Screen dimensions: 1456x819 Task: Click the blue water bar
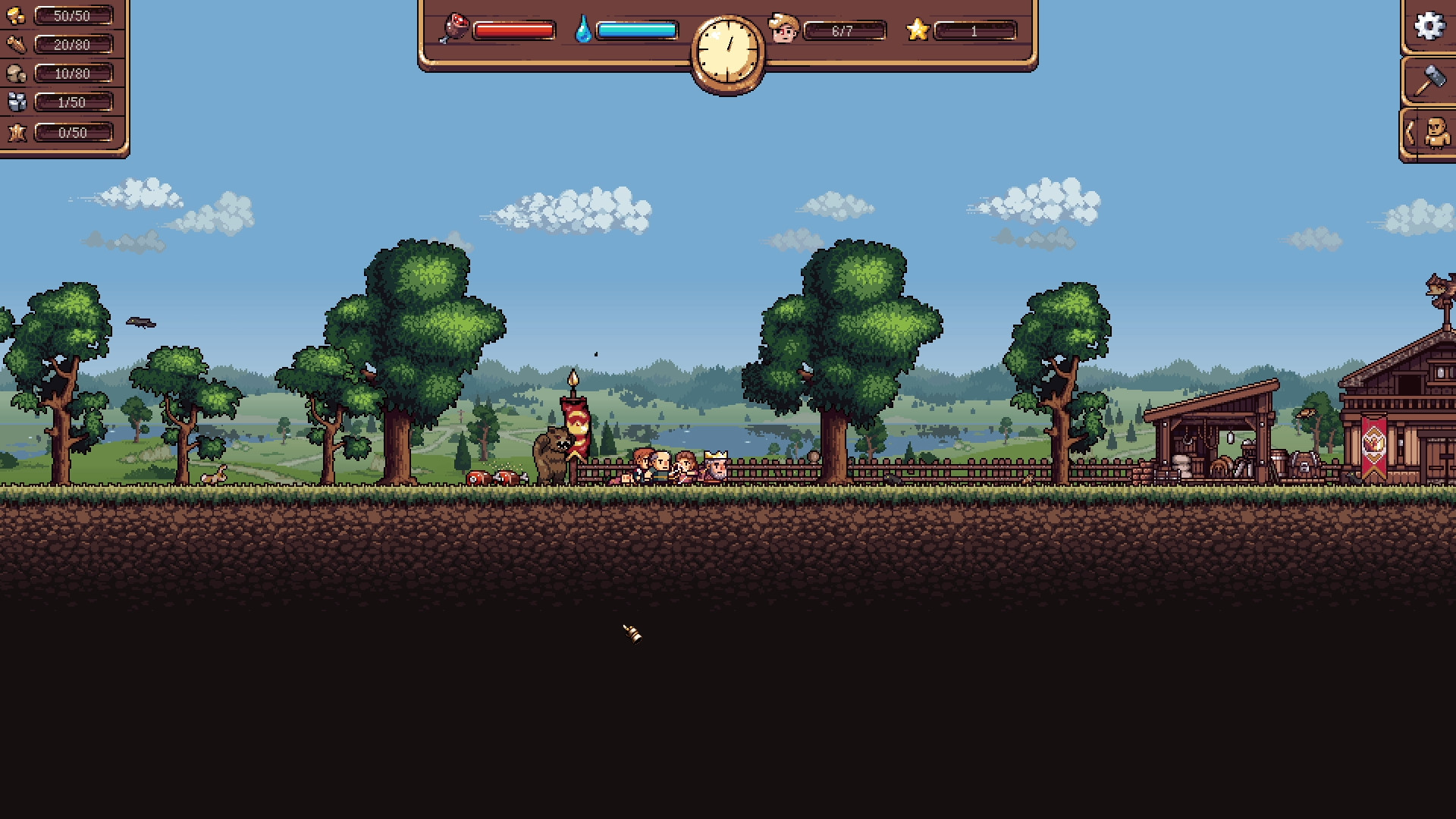pyautogui.click(x=639, y=30)
